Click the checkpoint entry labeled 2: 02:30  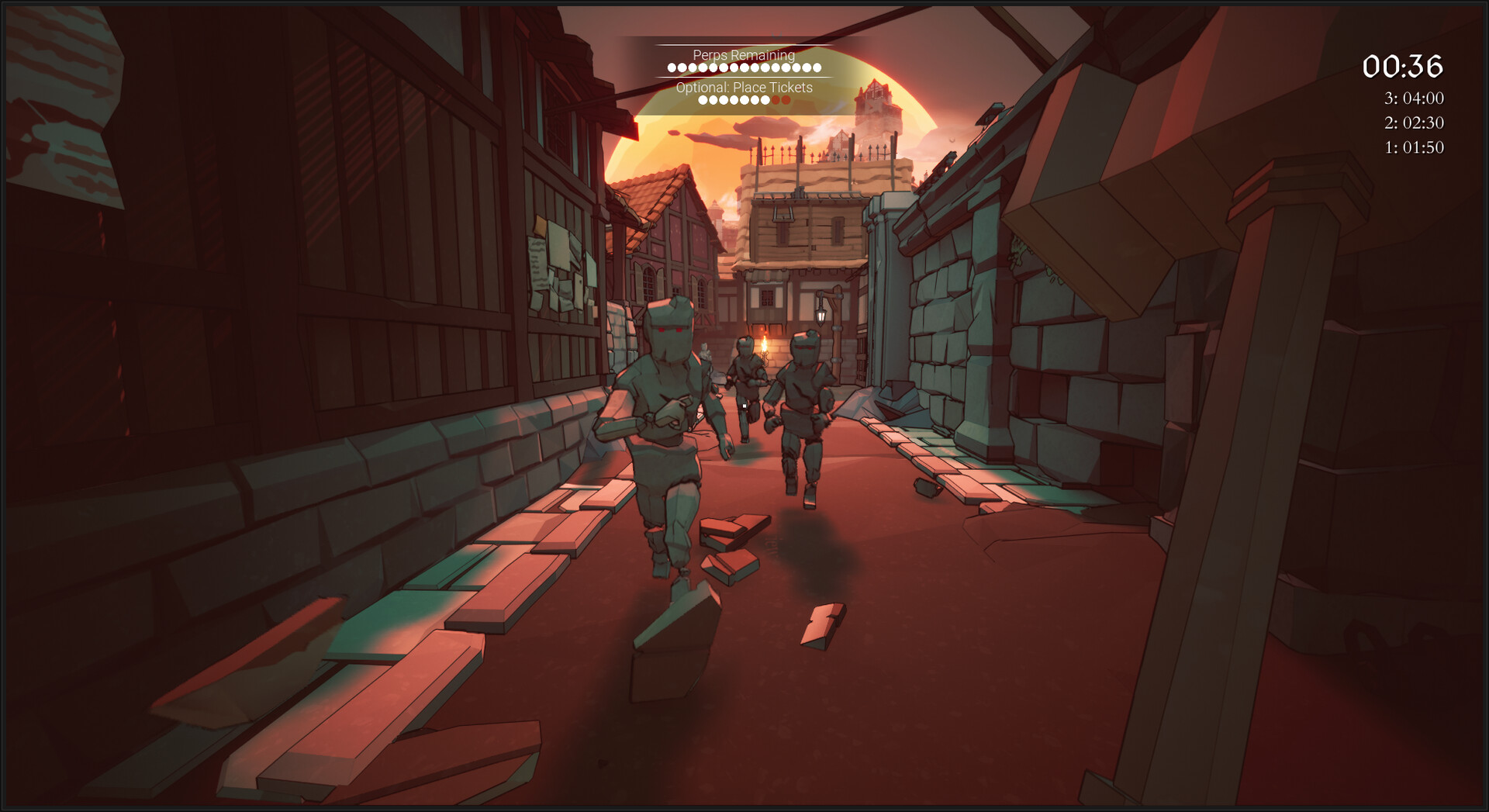point(1413,123)
